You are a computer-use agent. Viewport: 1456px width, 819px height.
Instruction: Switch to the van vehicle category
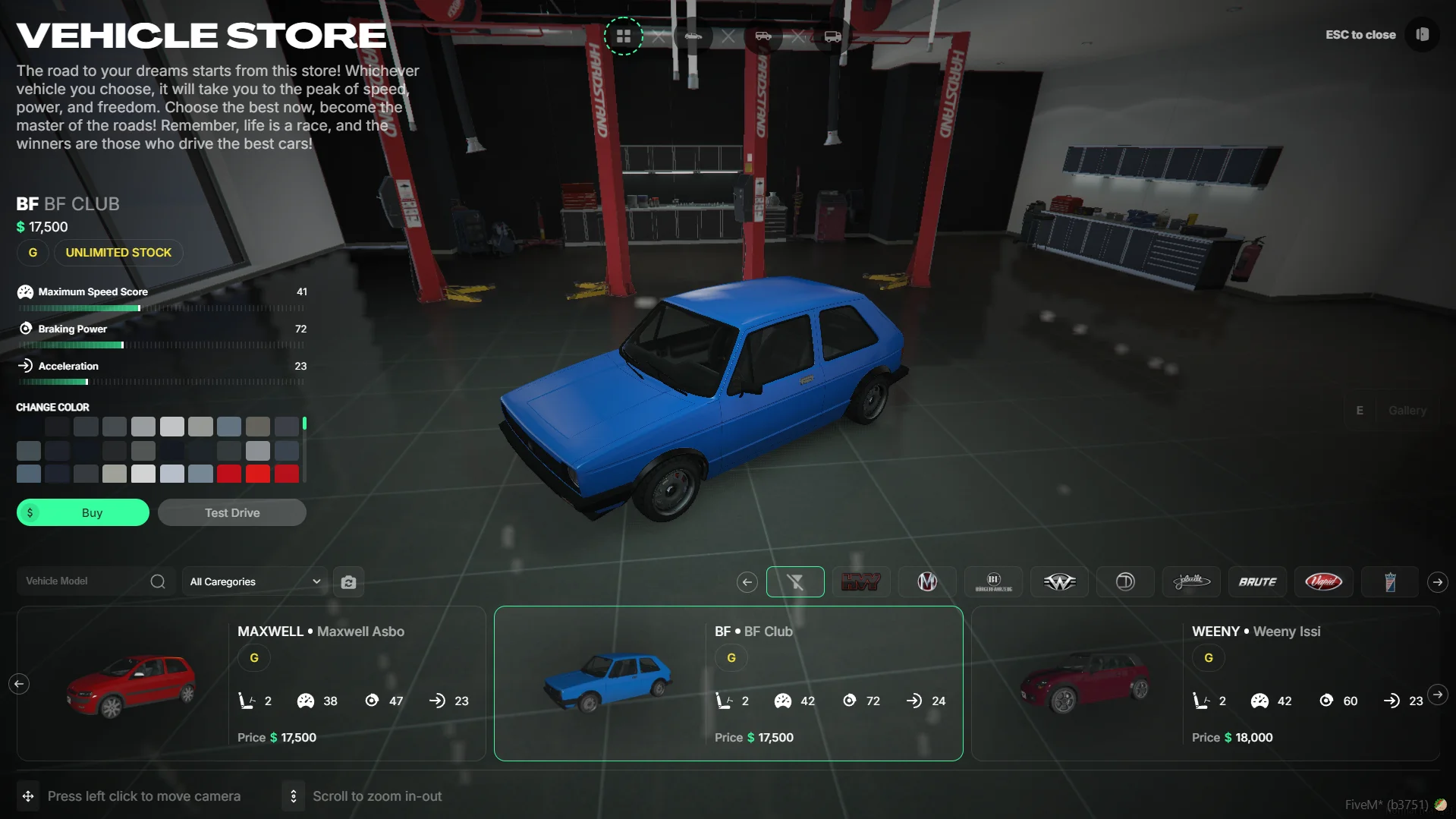[x=832, y=36]
